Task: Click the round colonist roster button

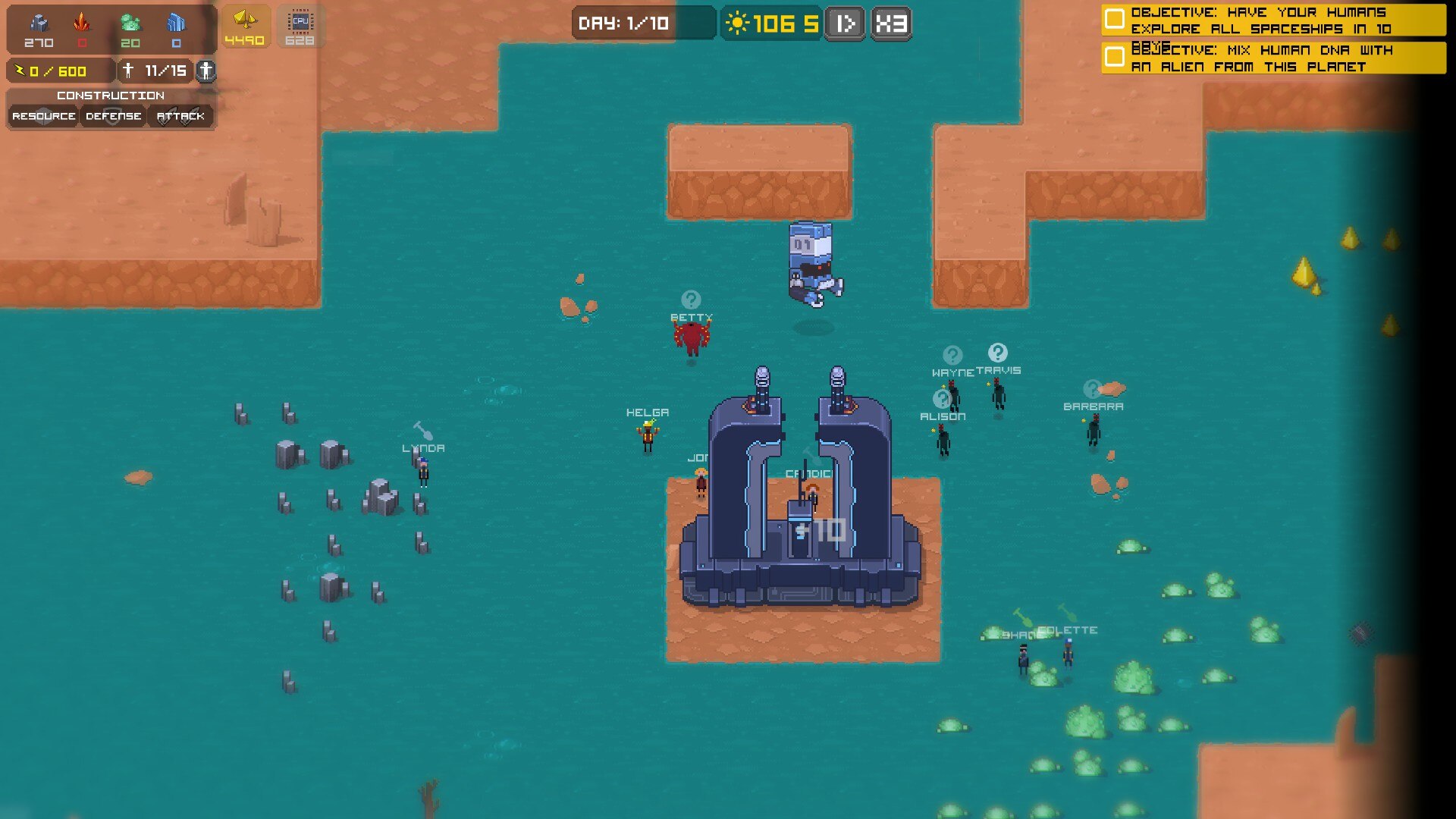Action: [206, 71]
